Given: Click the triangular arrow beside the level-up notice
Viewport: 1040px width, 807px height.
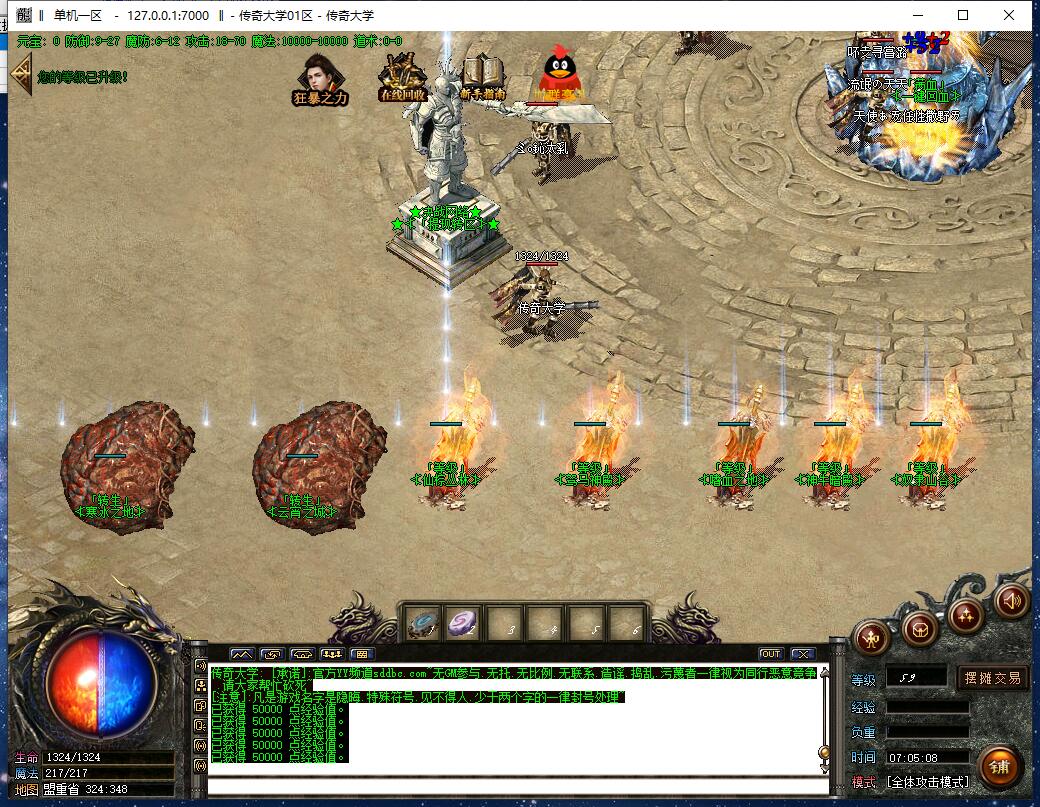Looking at the screenshot, I should pos(21,75).
